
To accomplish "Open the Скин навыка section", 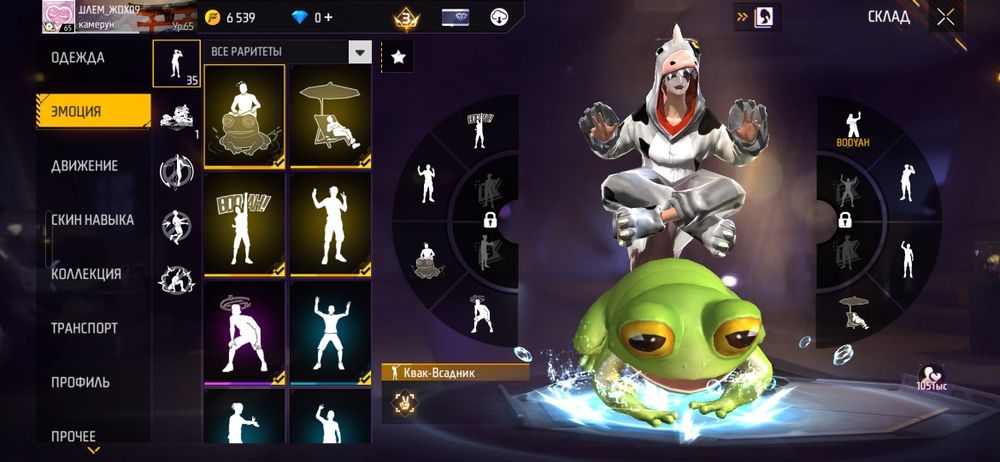I will 92,220.
